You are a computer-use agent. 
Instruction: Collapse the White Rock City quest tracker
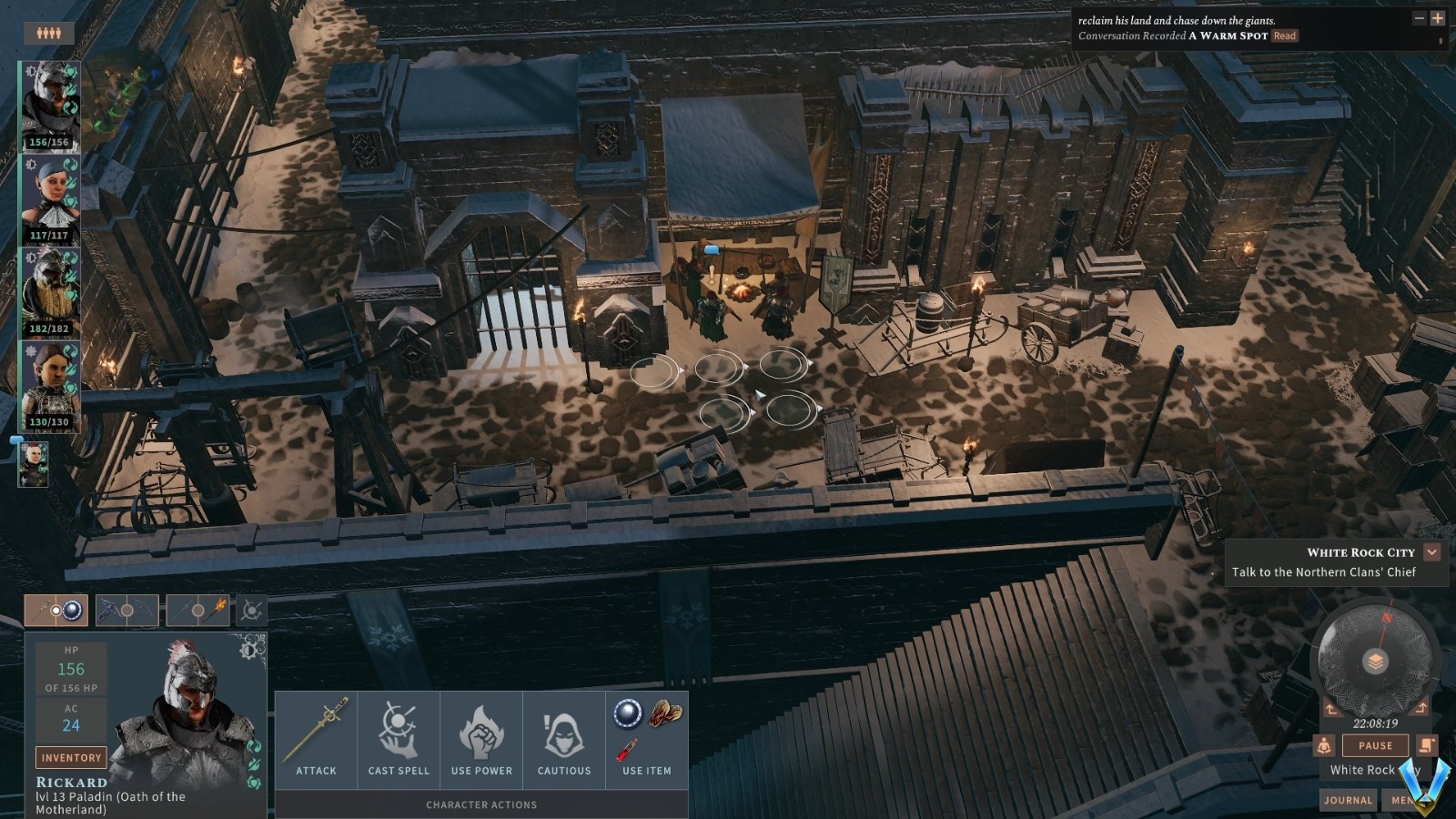[x=1432, y=551]
